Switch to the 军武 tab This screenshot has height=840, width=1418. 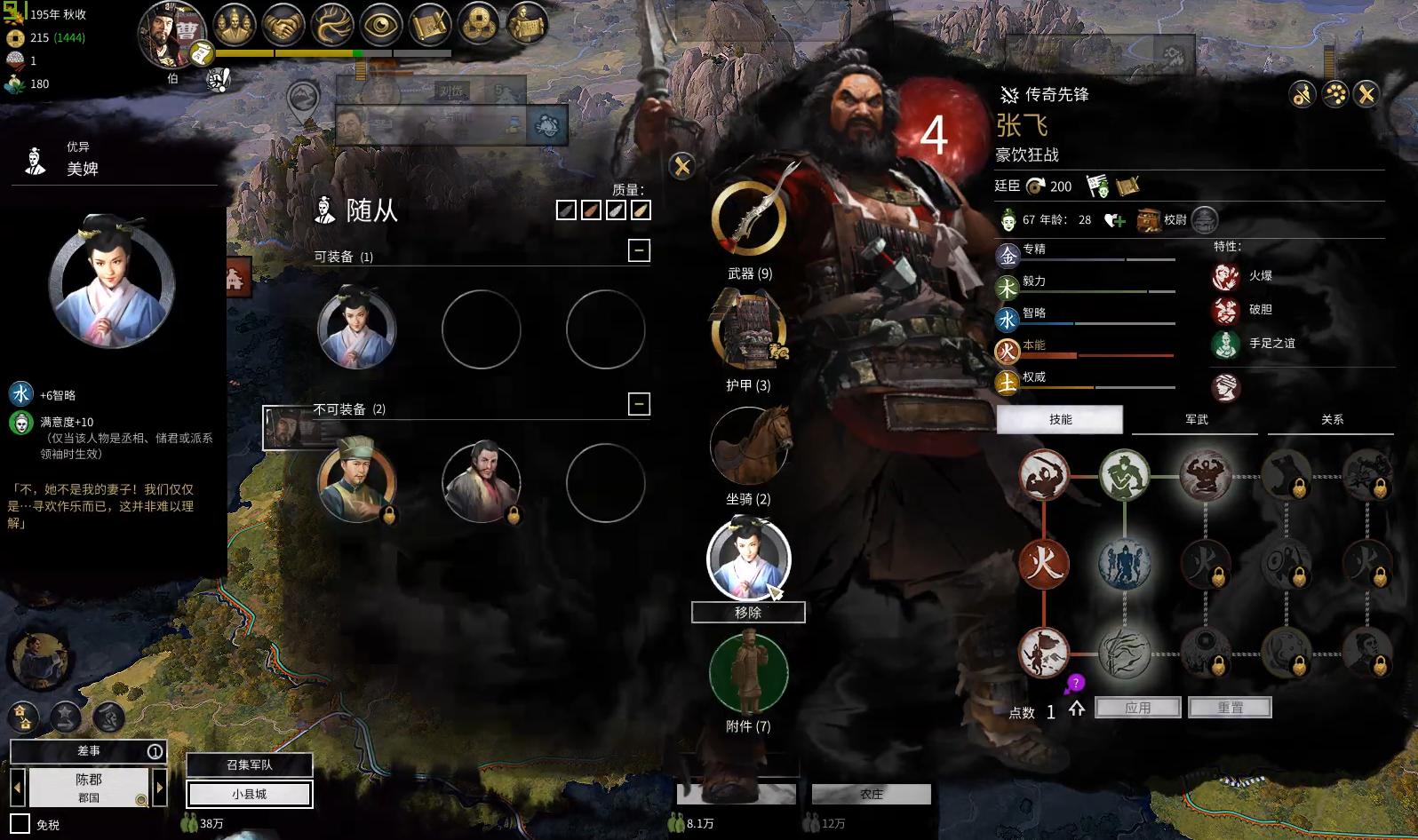[1196, 420]
